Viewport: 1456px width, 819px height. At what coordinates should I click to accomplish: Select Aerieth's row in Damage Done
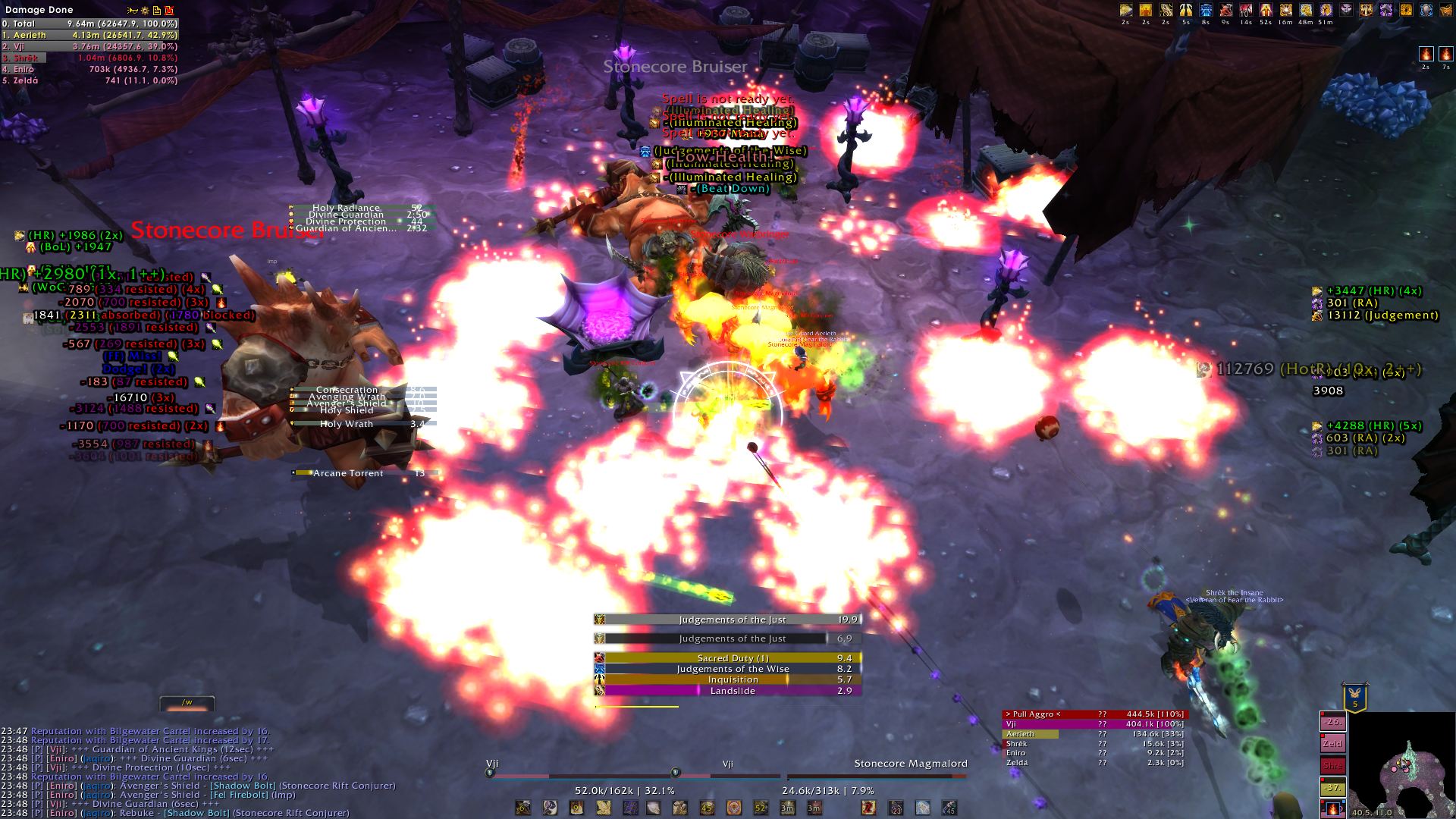[89, 35]
